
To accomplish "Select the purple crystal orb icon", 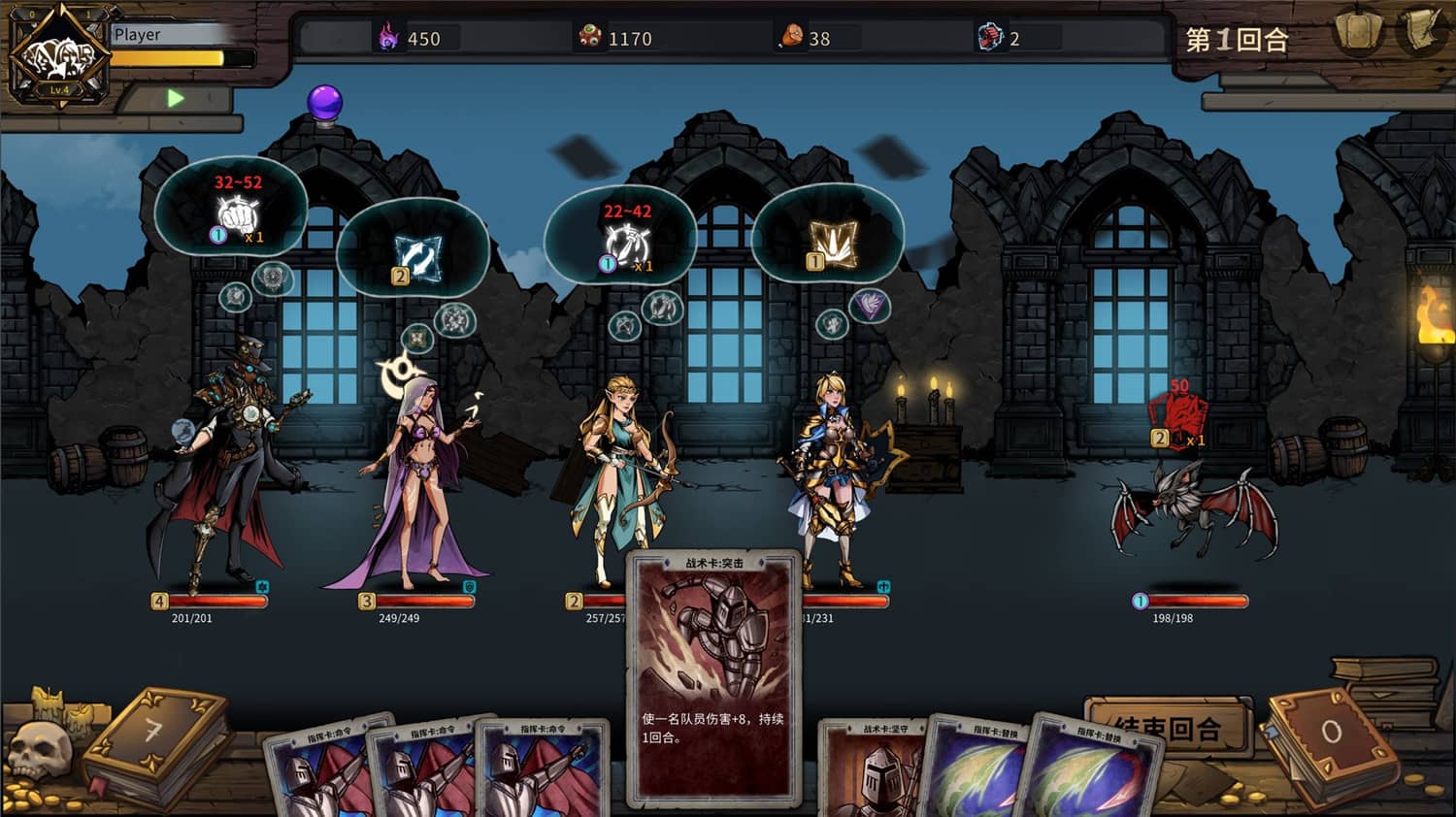I will coord(325,103).
